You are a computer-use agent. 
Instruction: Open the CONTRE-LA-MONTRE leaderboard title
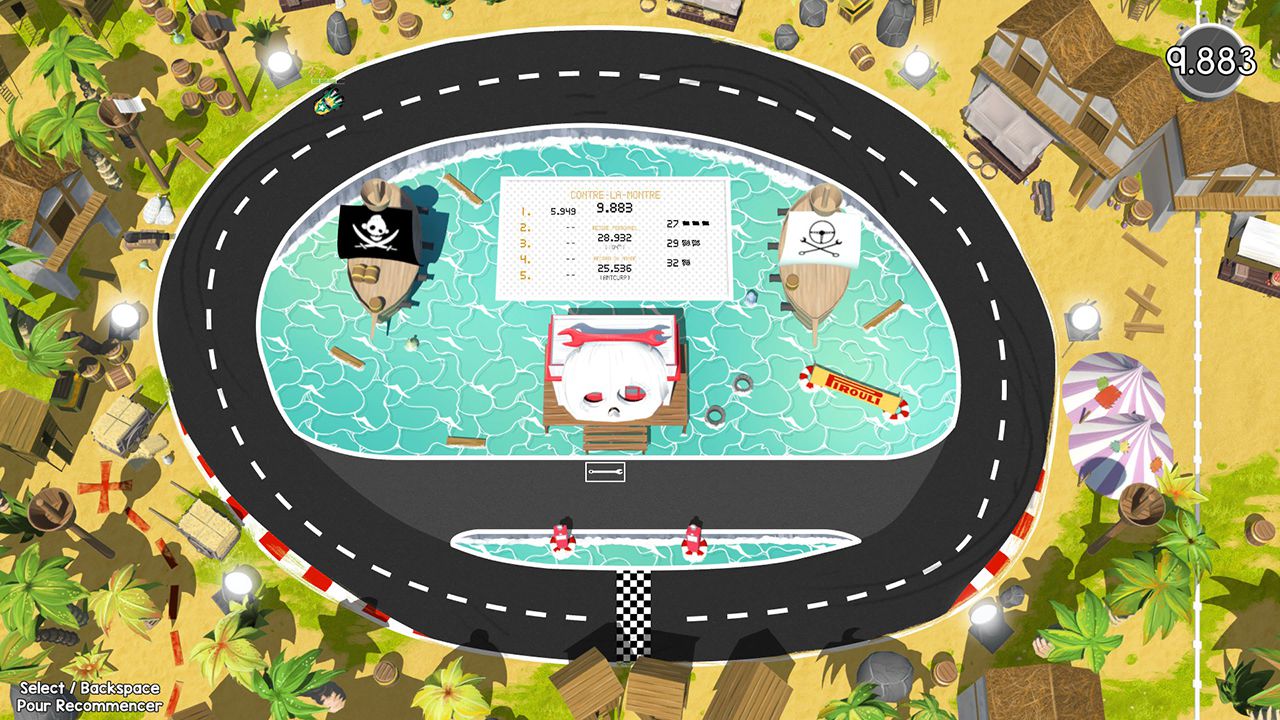(x=615, y=195)
